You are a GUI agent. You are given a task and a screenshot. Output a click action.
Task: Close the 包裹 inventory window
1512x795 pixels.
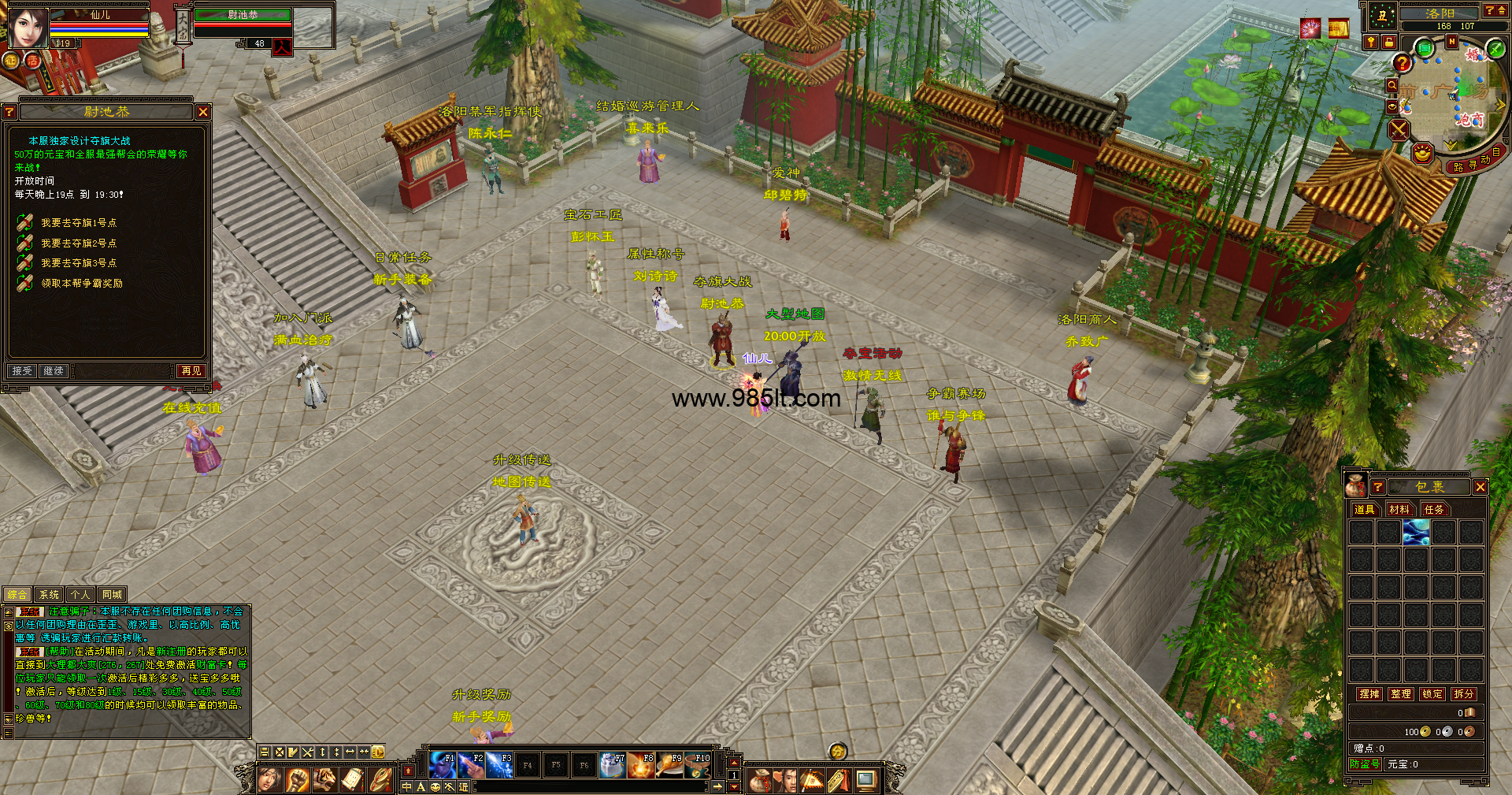1480,488
